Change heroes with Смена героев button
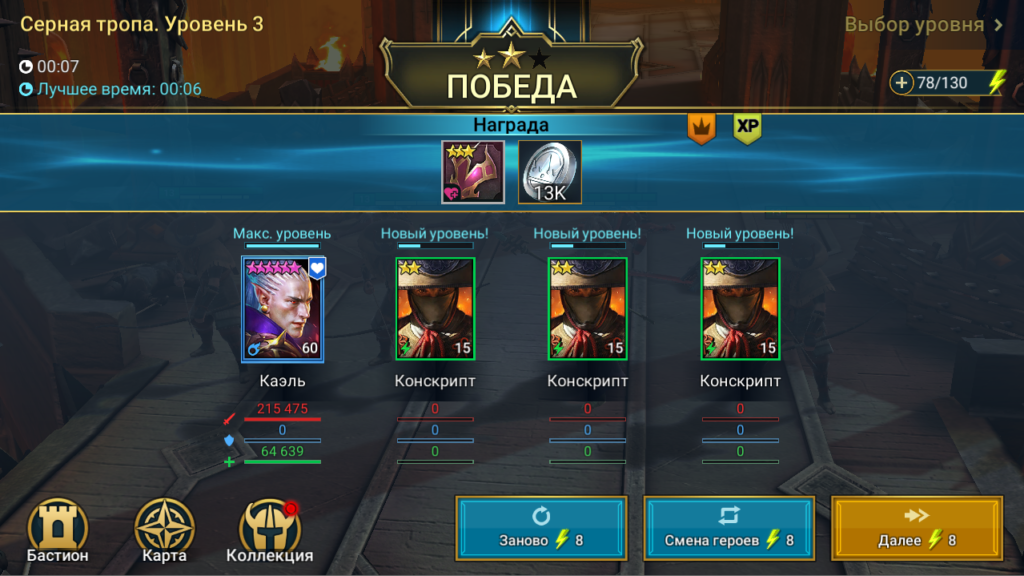This screenshot has width=1024, height=576. pos(729,526)
